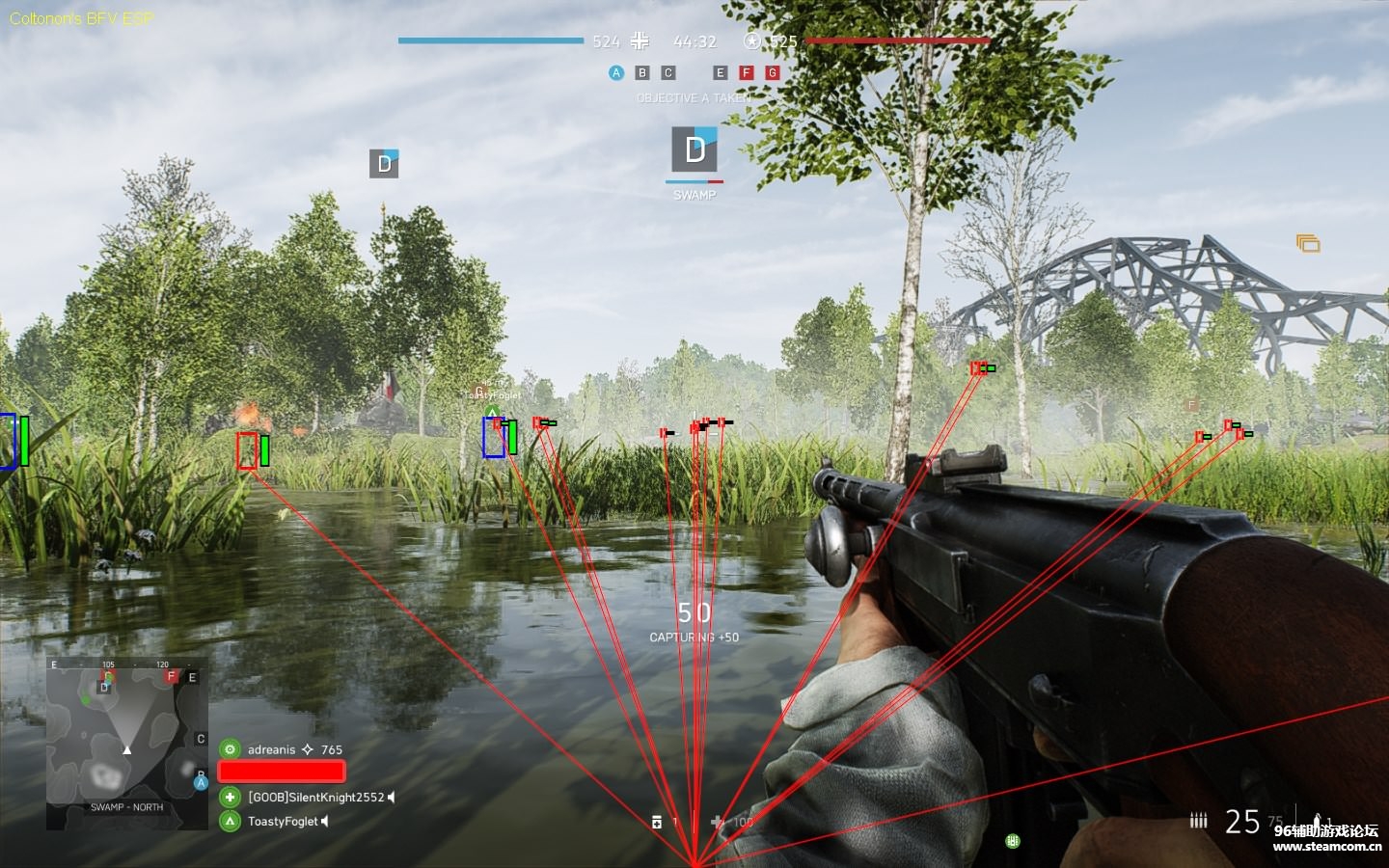Click the medic class icon beside SilentKnight2552
This screenshot has height=868, width=1389.
[230, 798]
